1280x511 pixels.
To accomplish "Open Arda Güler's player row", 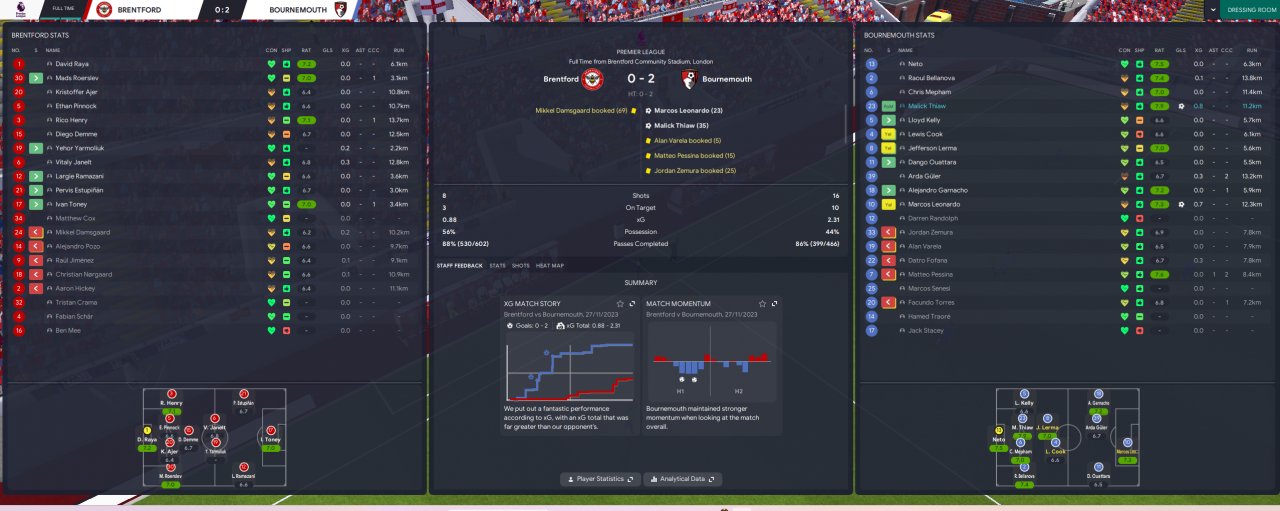I will click(922, 176).
